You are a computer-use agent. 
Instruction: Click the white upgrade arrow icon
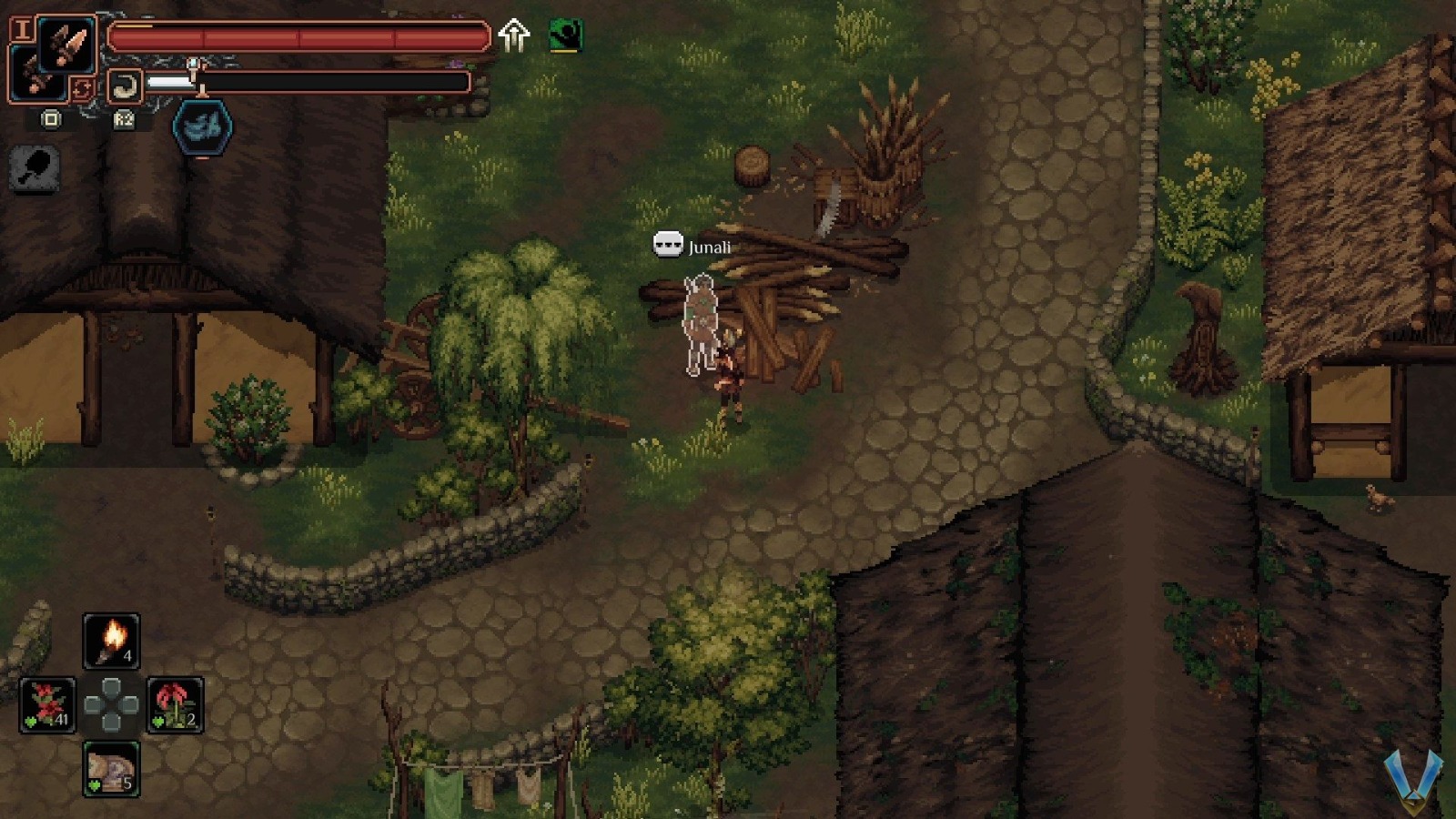point(515,35)
